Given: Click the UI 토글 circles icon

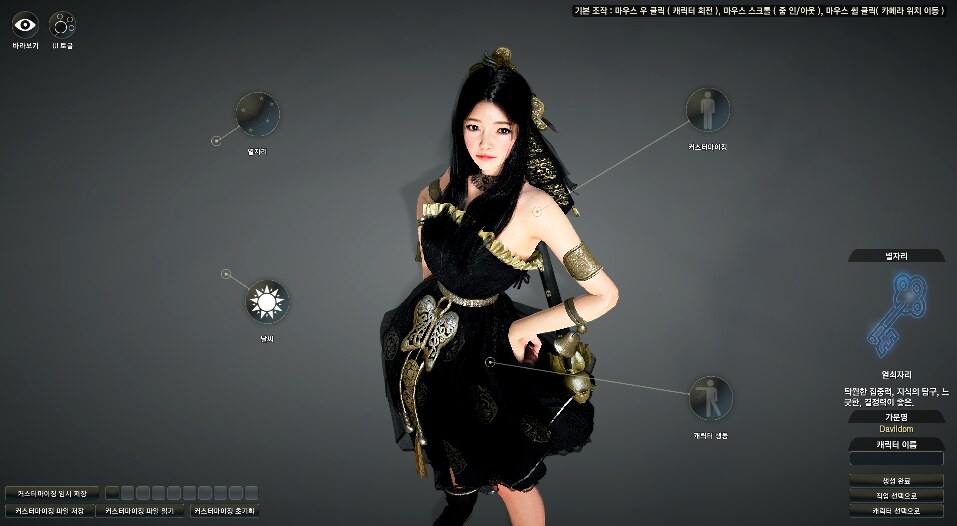Looking at the screenshot, I should 63,24.
